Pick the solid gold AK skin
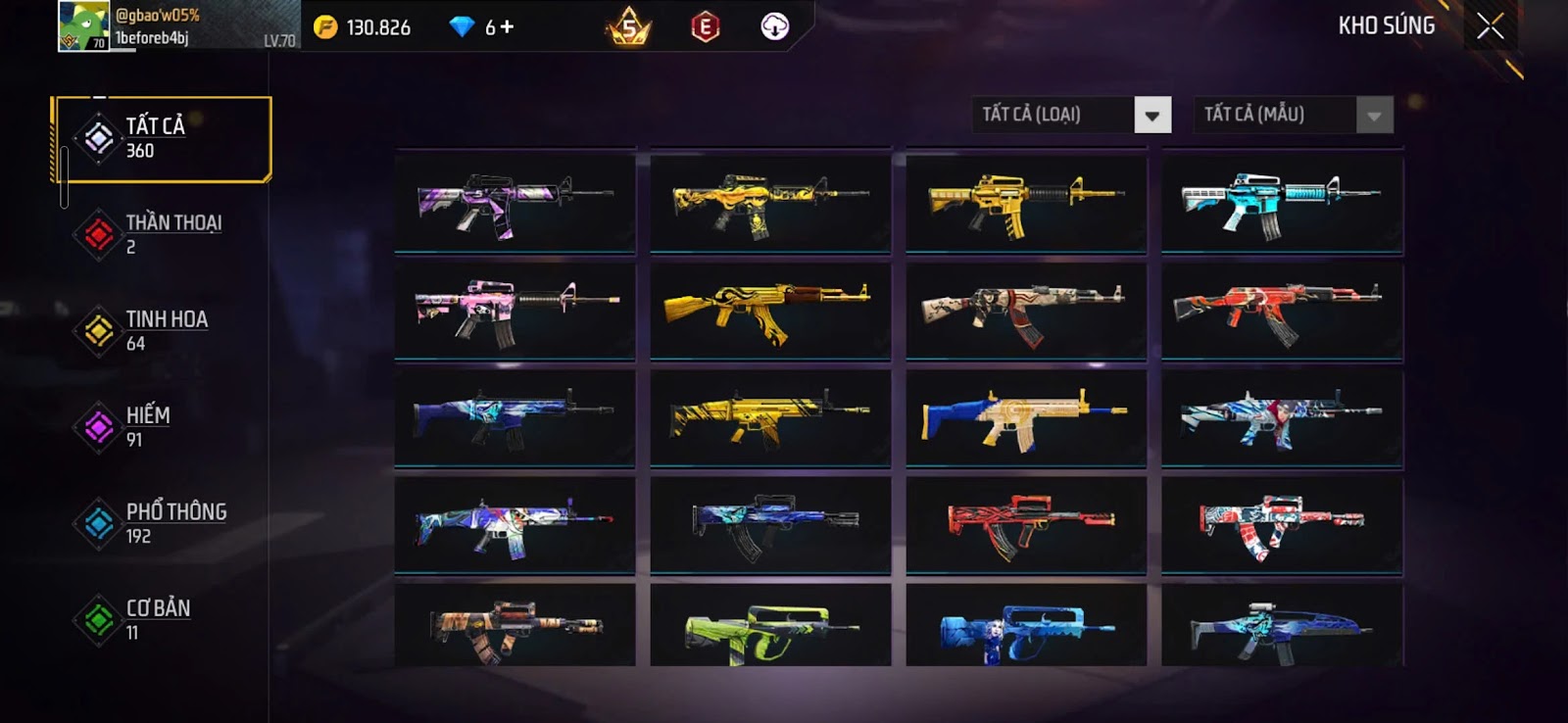Image resolution: width=1568 pixels, height=723 pixels. tap(770, 310)
